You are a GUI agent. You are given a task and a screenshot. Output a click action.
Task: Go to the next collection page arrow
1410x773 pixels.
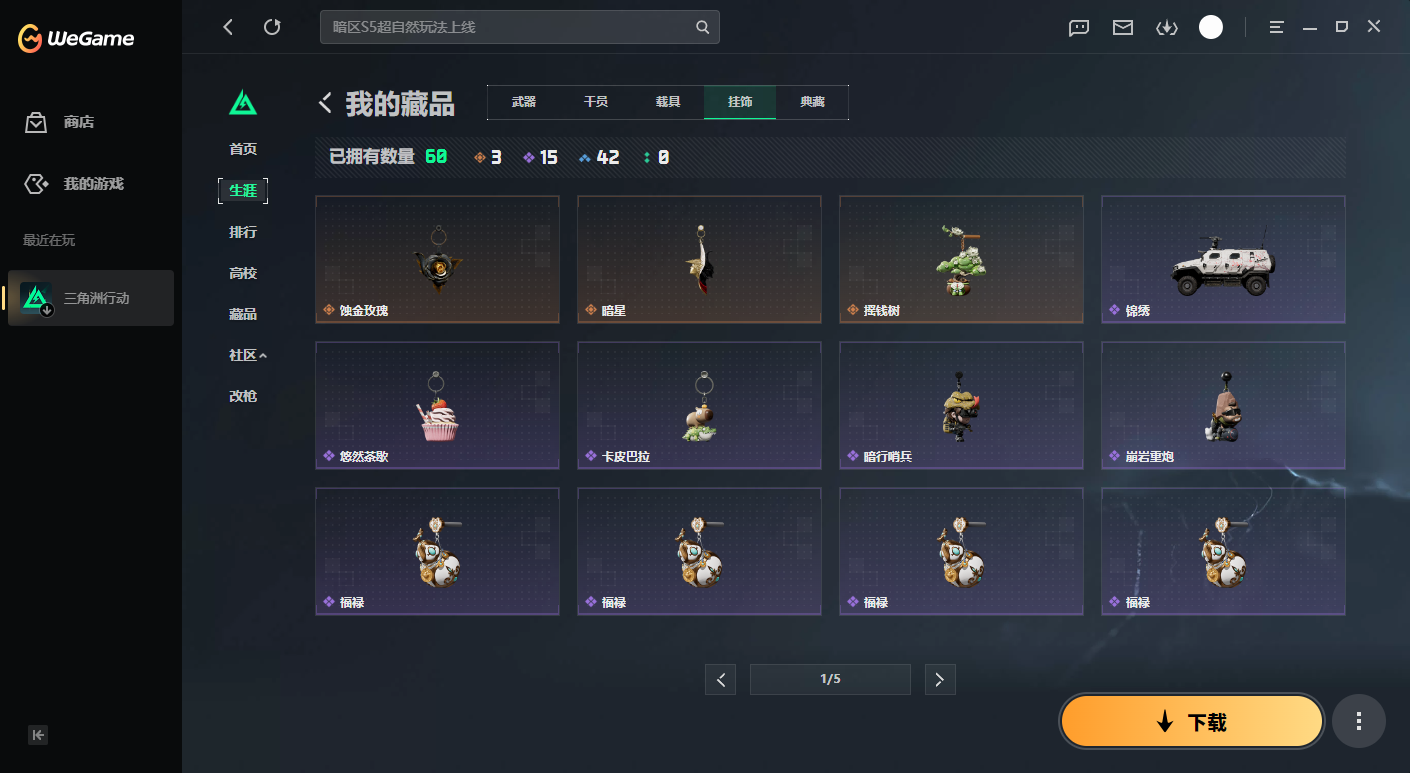939,679
